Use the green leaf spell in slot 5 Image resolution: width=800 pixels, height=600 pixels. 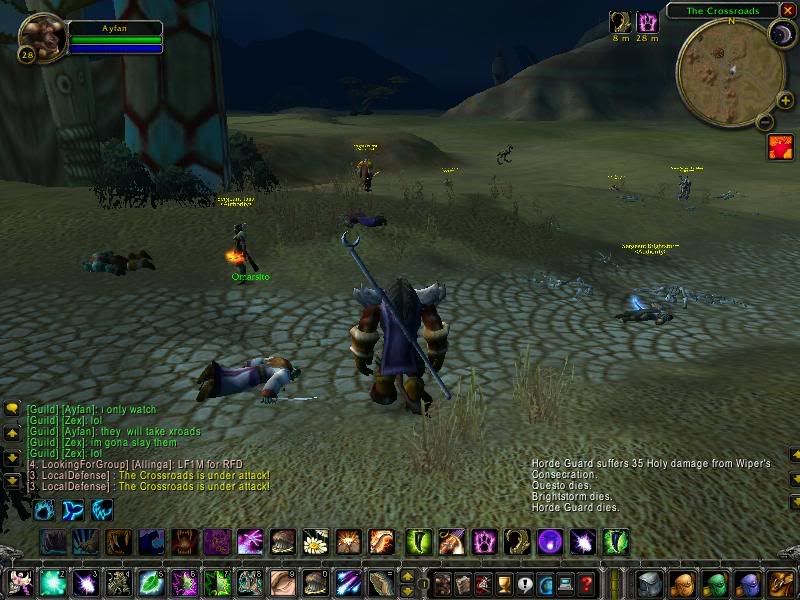tap(151, 583)
